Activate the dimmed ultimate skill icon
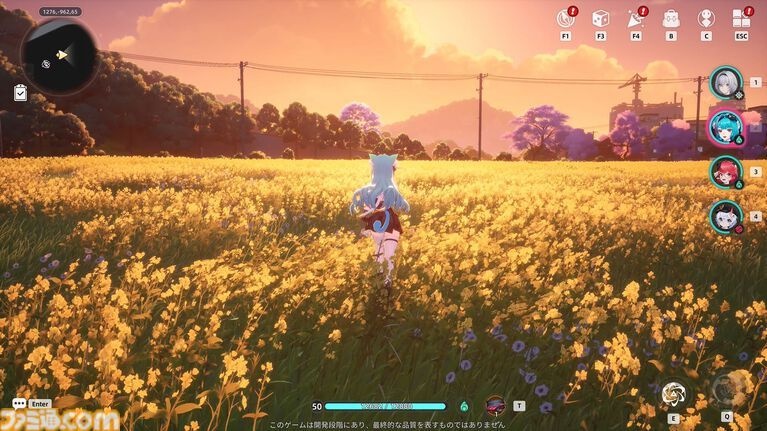 click(727, 389)
